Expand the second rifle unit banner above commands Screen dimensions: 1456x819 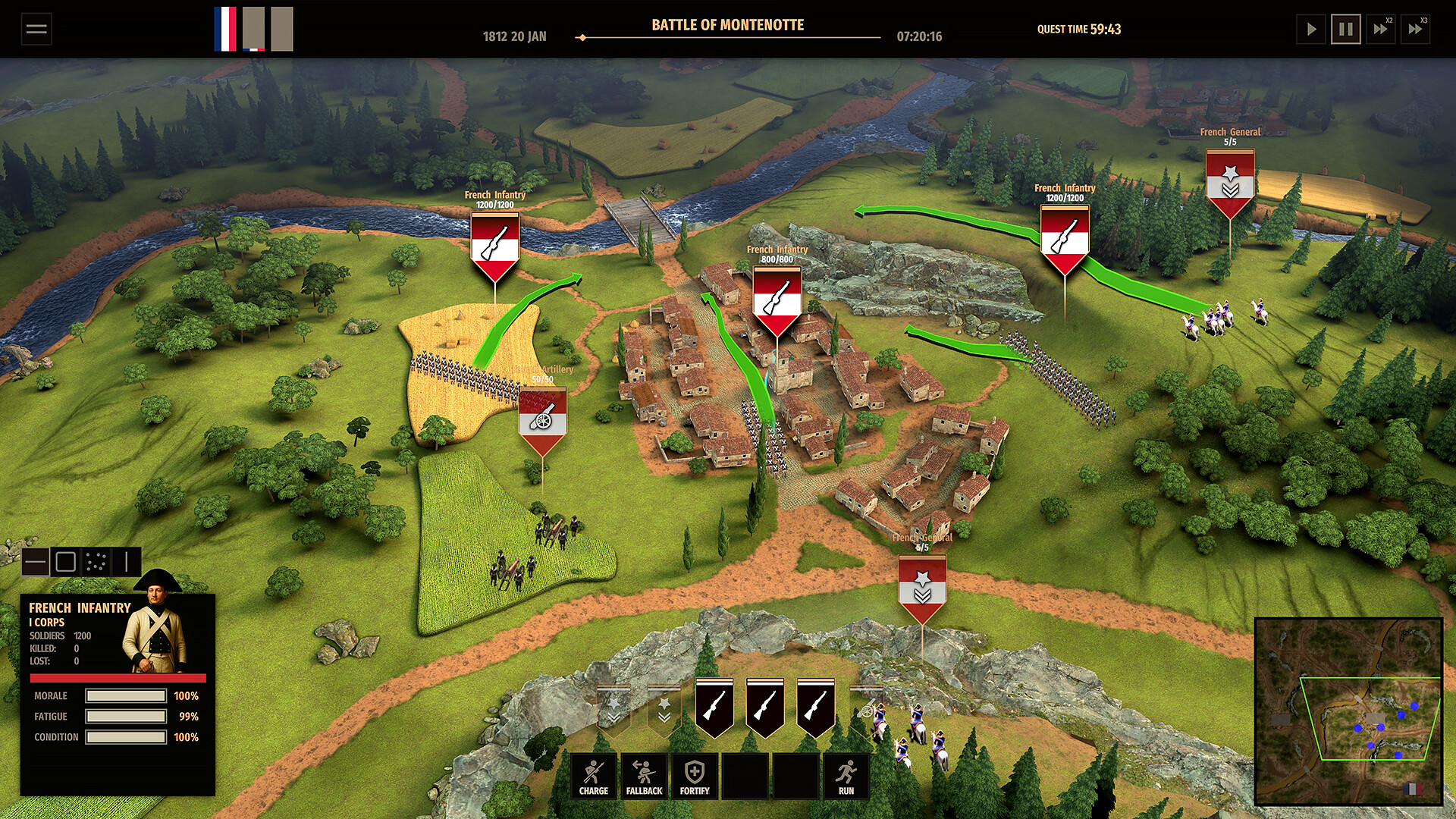coord(766,709)
